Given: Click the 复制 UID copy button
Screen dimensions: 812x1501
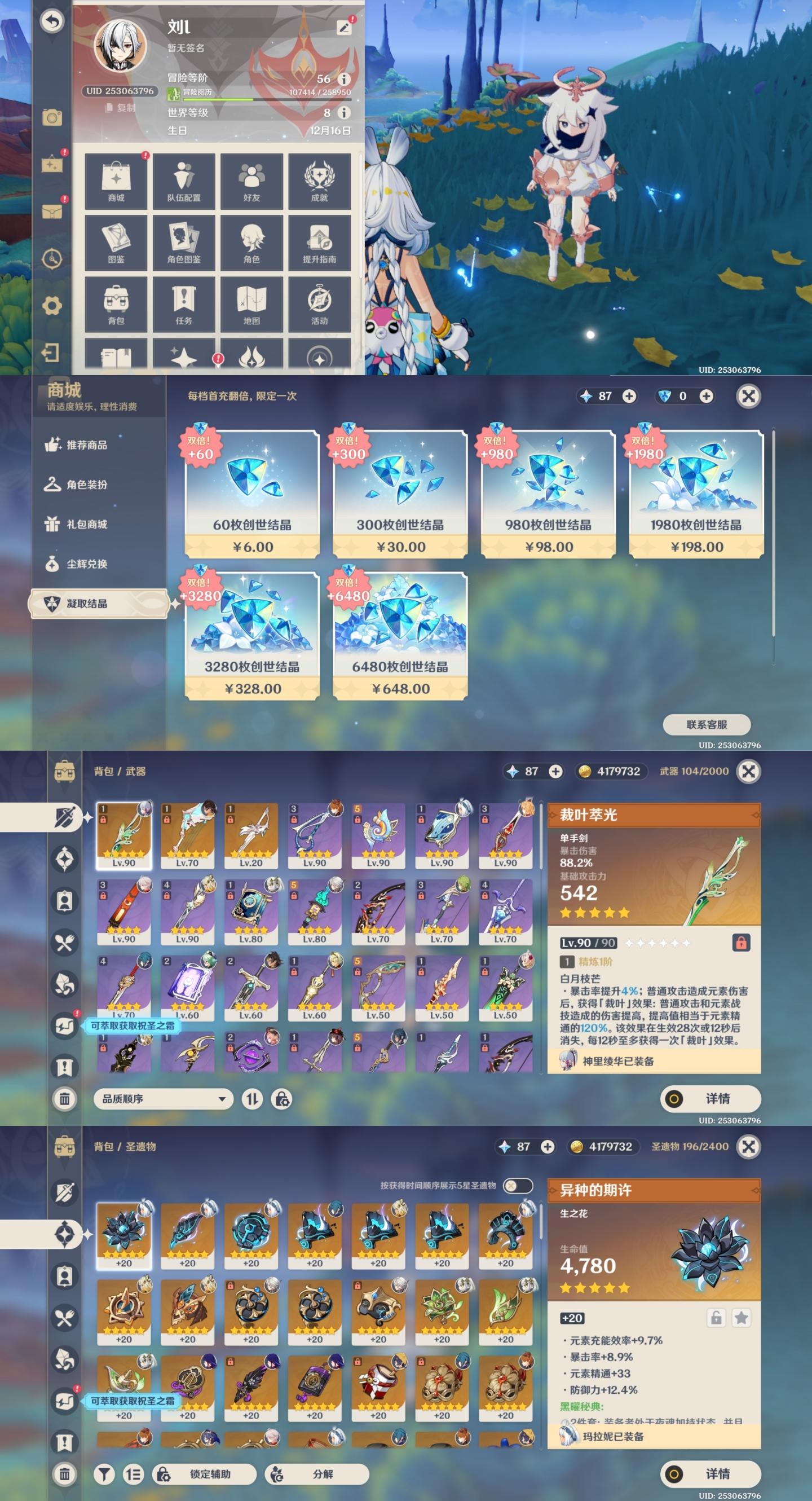Looking at the screenshot, I should pyautogui.click(x=121, y=108).
